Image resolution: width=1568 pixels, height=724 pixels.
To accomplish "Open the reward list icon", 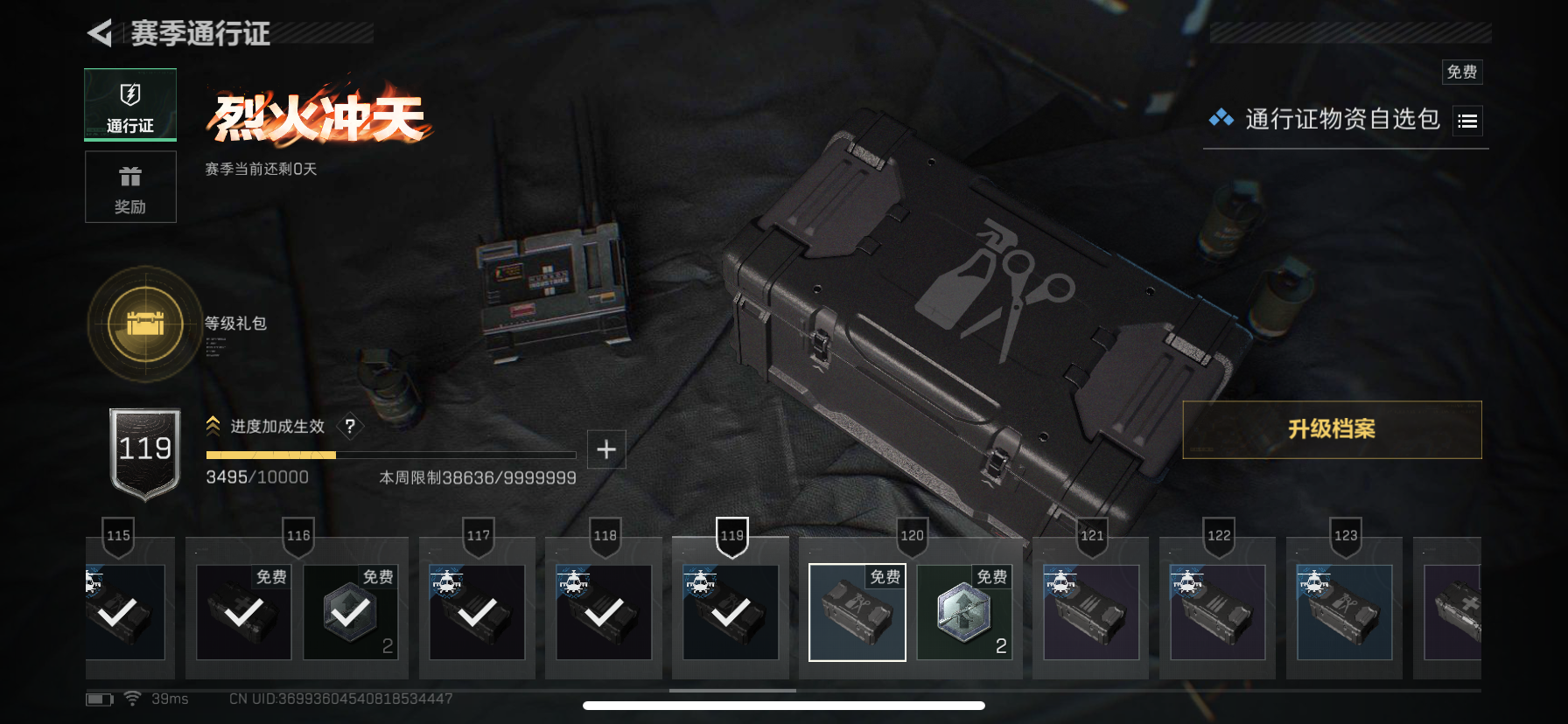I will [1467, 122].
